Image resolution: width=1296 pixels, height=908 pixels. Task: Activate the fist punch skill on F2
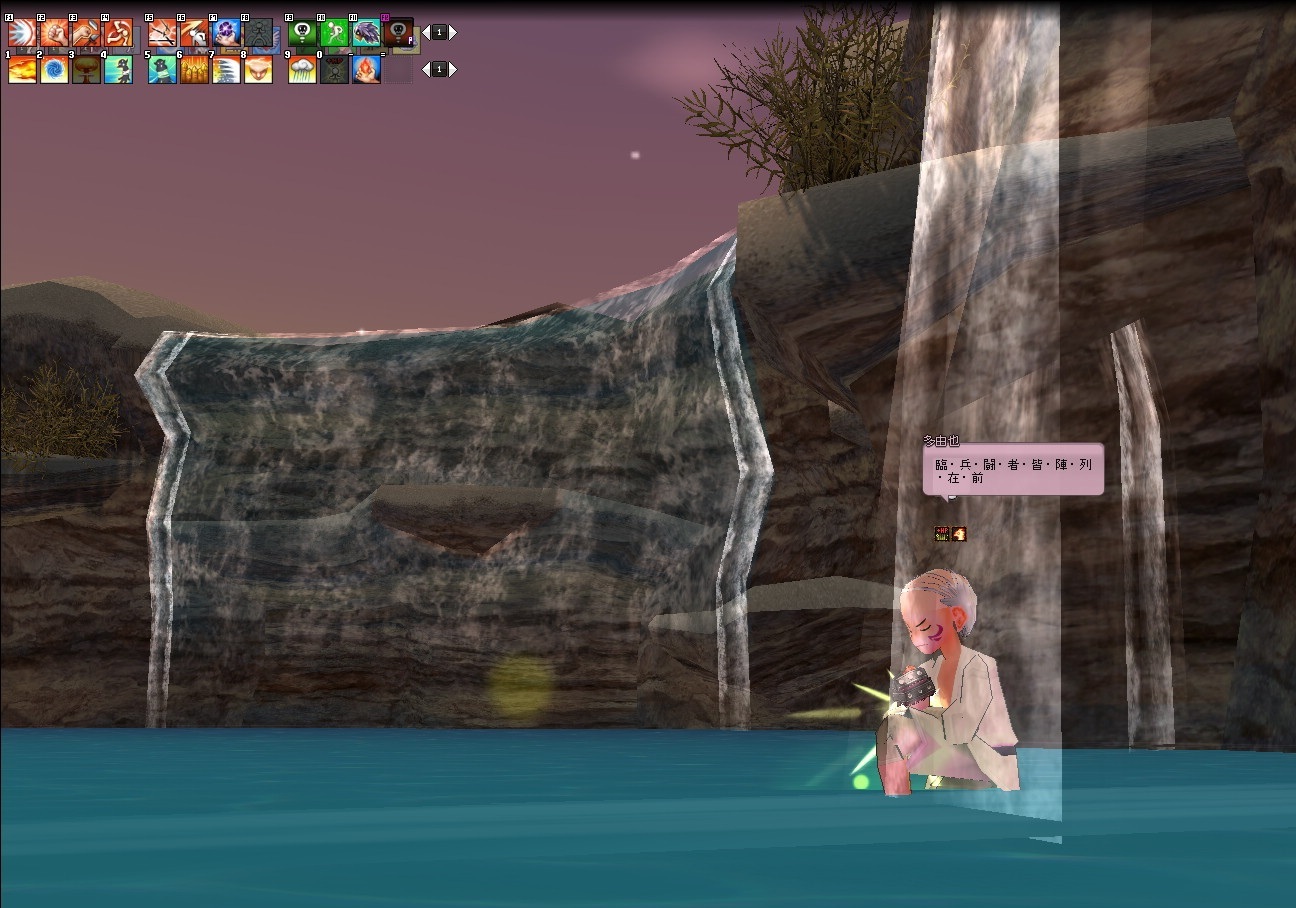(x=54, y=33)
